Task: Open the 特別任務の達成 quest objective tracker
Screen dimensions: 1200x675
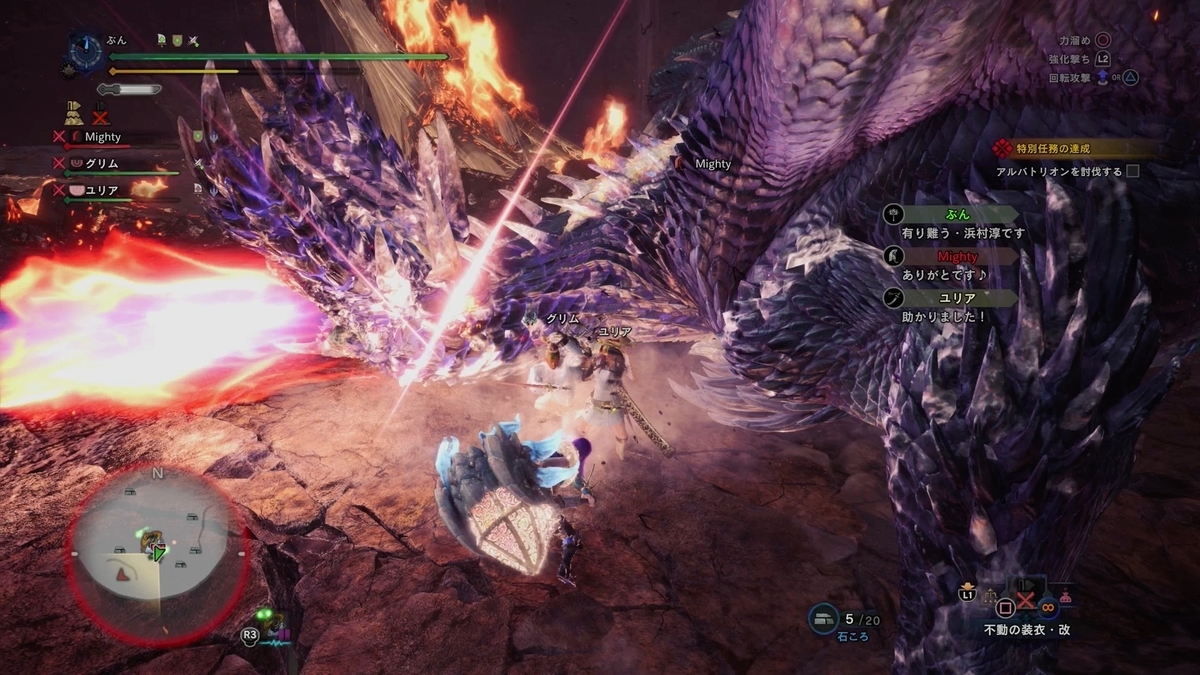Action: coord(1052,149)
